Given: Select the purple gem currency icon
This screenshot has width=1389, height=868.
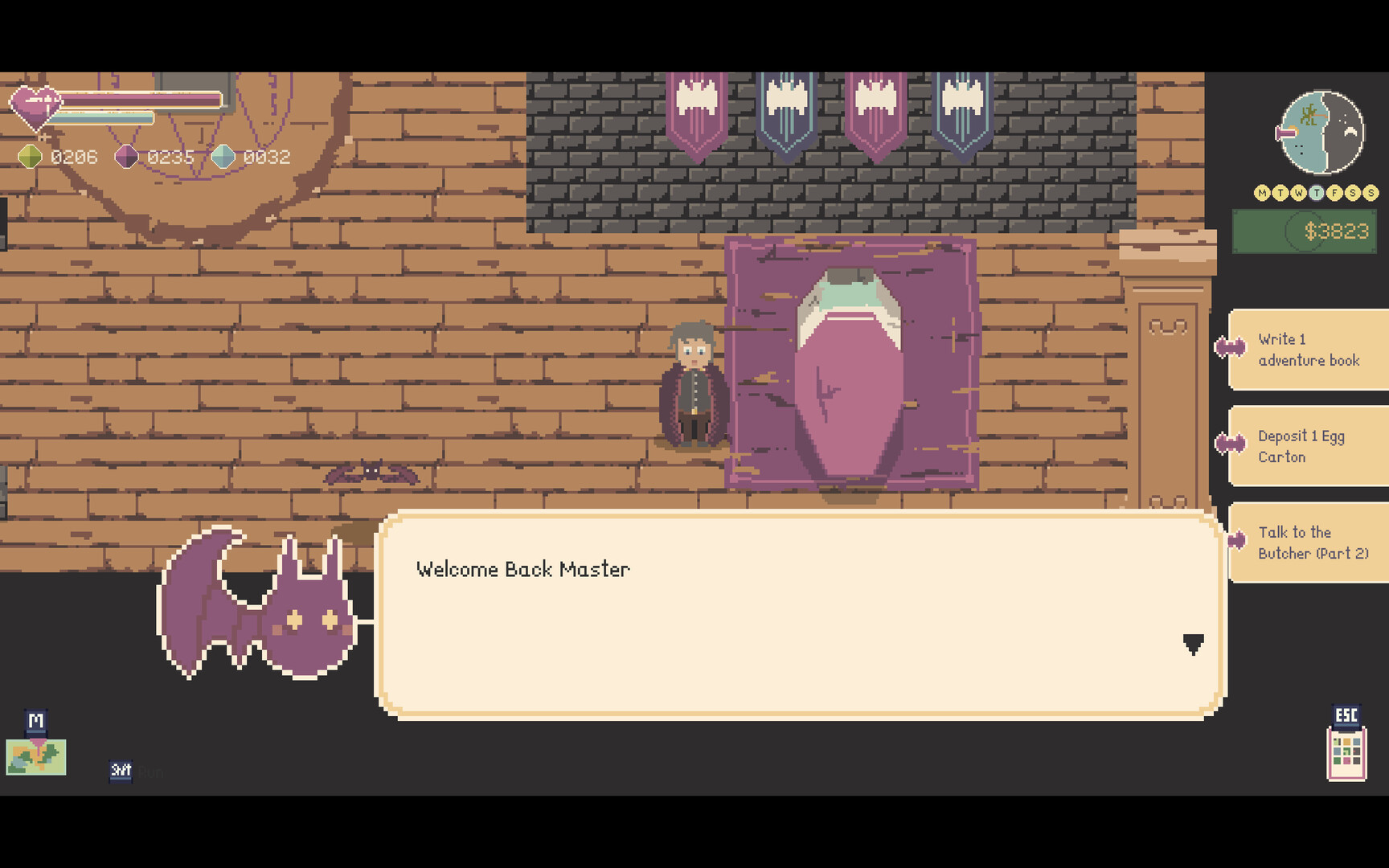Looking at the screenshot, I should [x=127, y=157].
